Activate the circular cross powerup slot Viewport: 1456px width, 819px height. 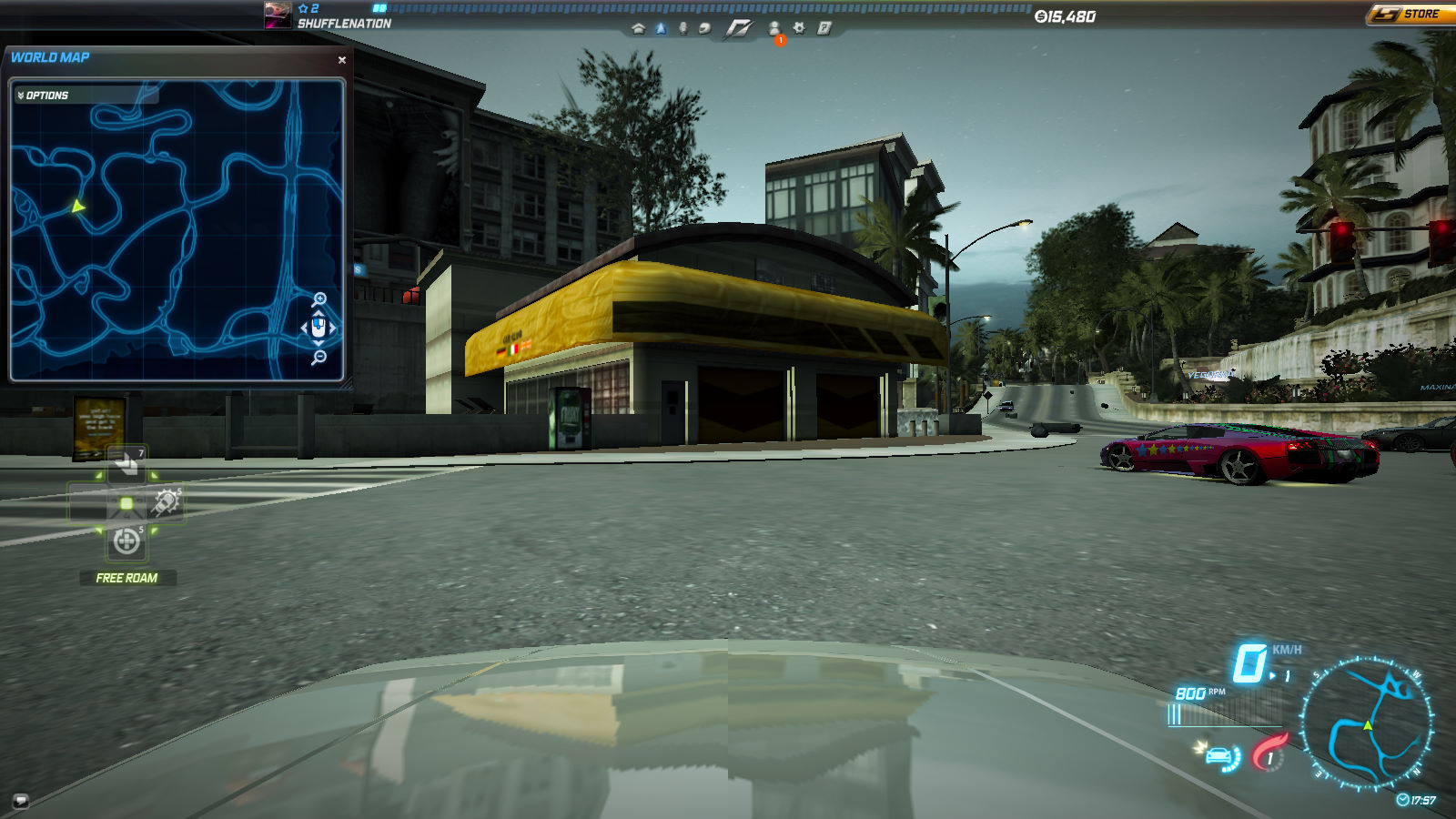(x=126, y=542)
